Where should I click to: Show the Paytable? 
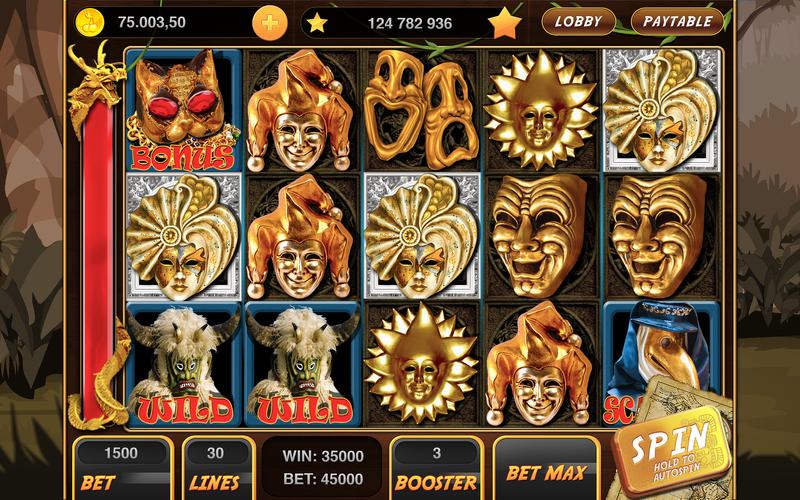pyautogui.click(x=677, y=20)
